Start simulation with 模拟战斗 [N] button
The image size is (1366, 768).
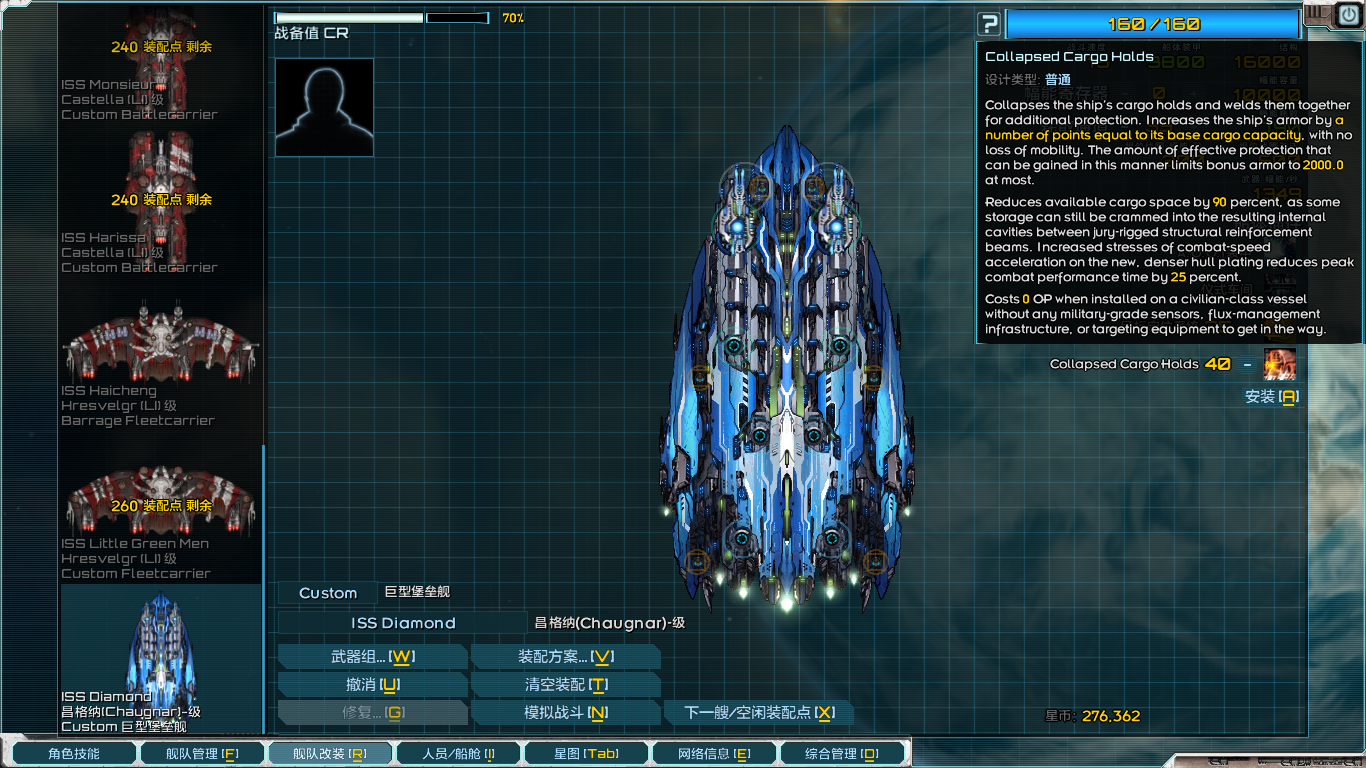click(x=566, y=712)
